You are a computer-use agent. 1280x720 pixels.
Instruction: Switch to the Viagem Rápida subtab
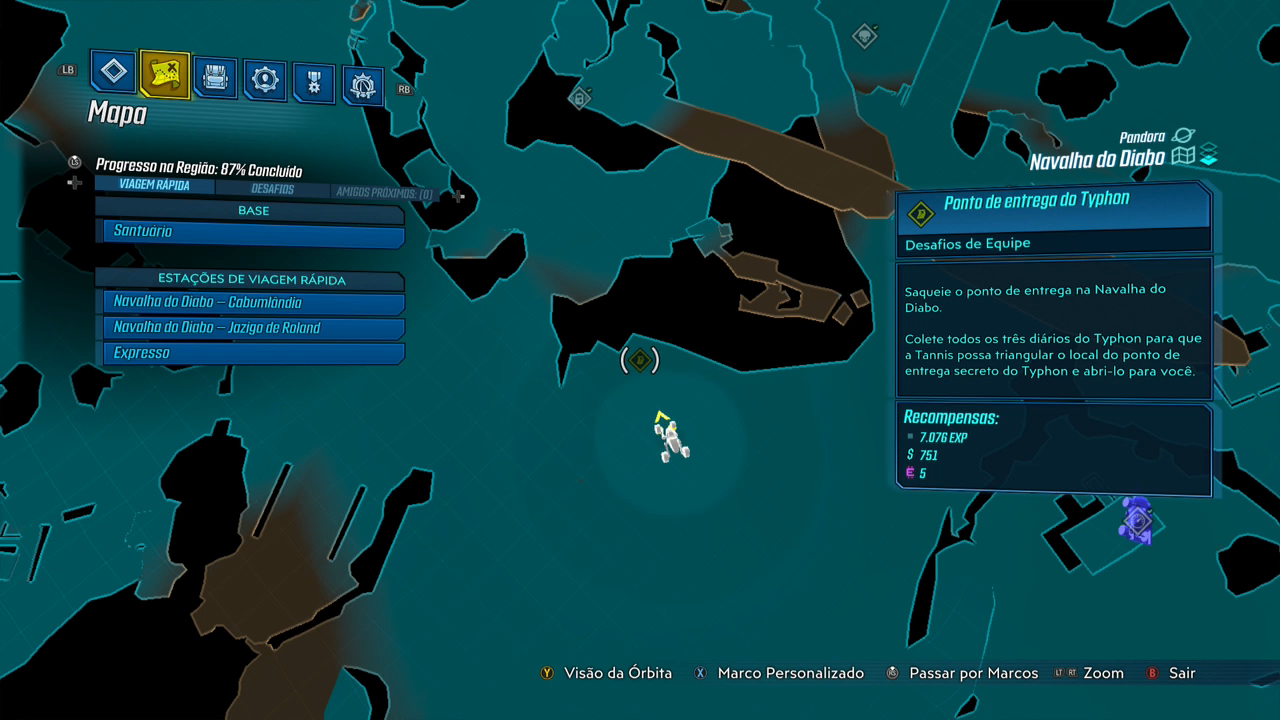153,185
